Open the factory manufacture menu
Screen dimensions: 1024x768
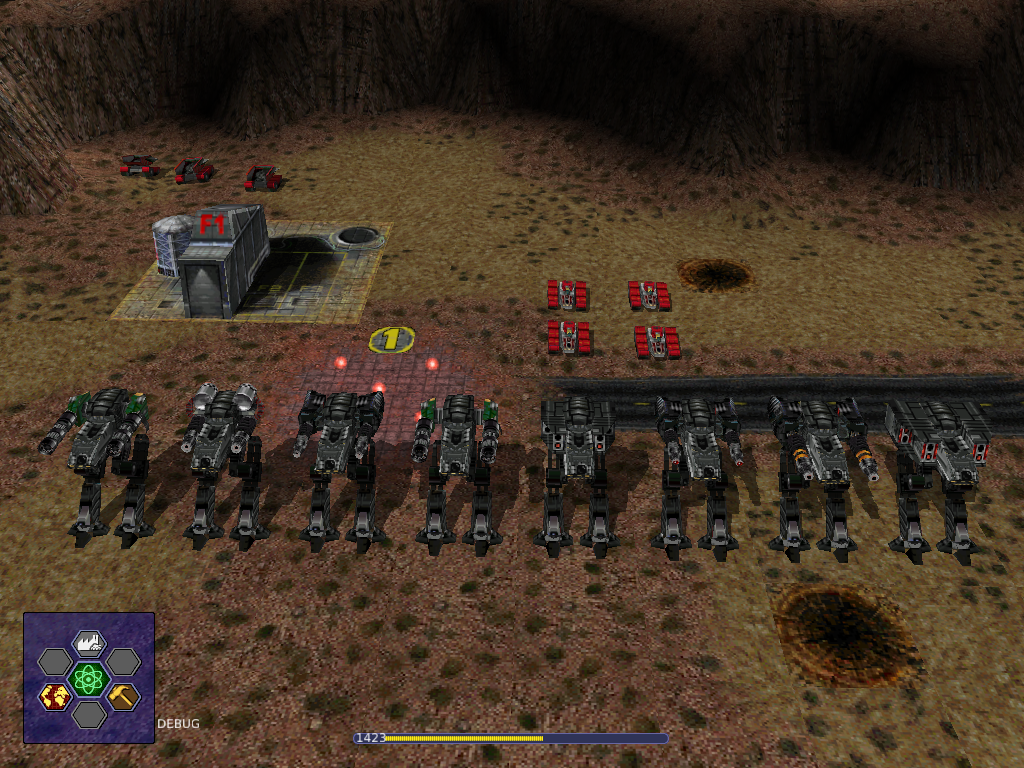[89, 643]
